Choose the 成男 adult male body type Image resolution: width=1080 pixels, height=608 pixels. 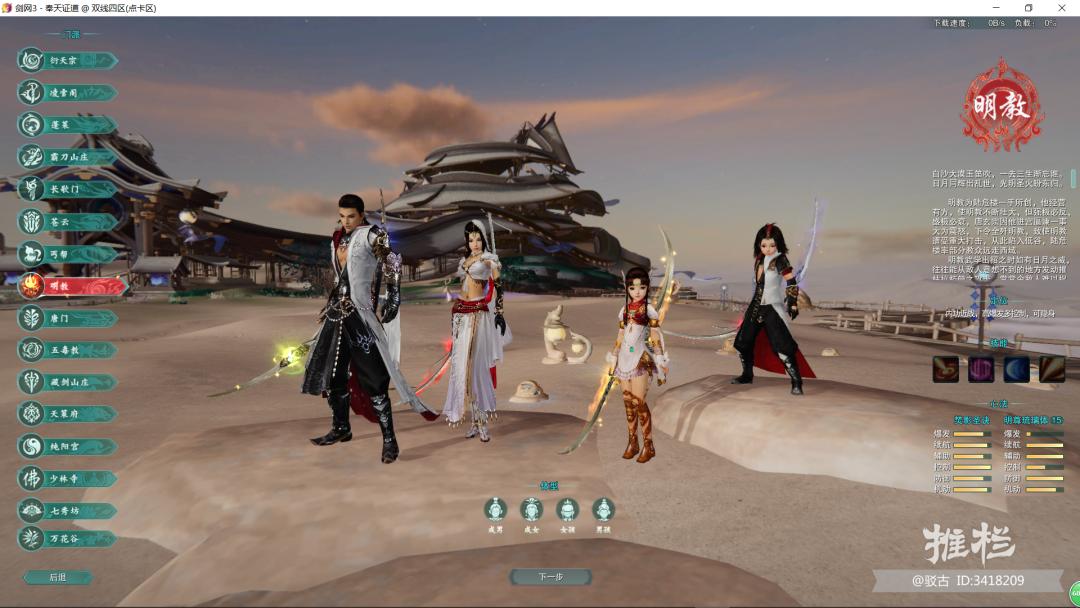[x=495, y=510]
